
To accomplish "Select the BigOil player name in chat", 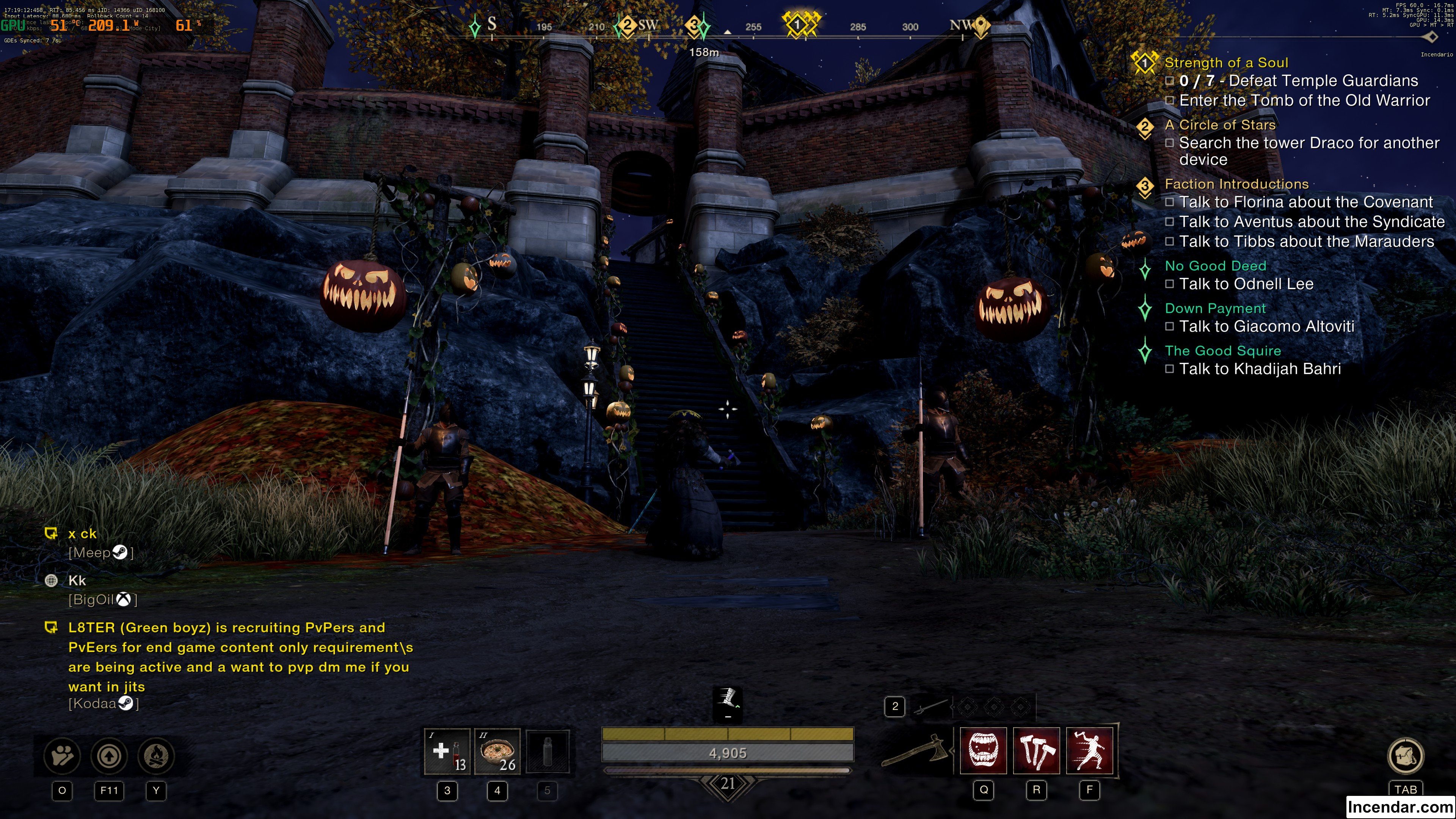I will [91, 600].
